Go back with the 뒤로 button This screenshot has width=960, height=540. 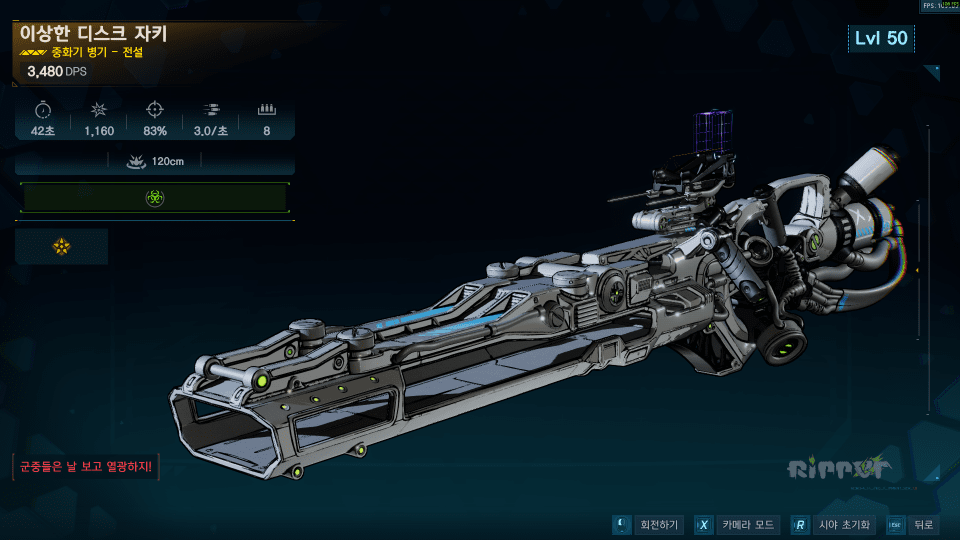click(x=912, y=525)
